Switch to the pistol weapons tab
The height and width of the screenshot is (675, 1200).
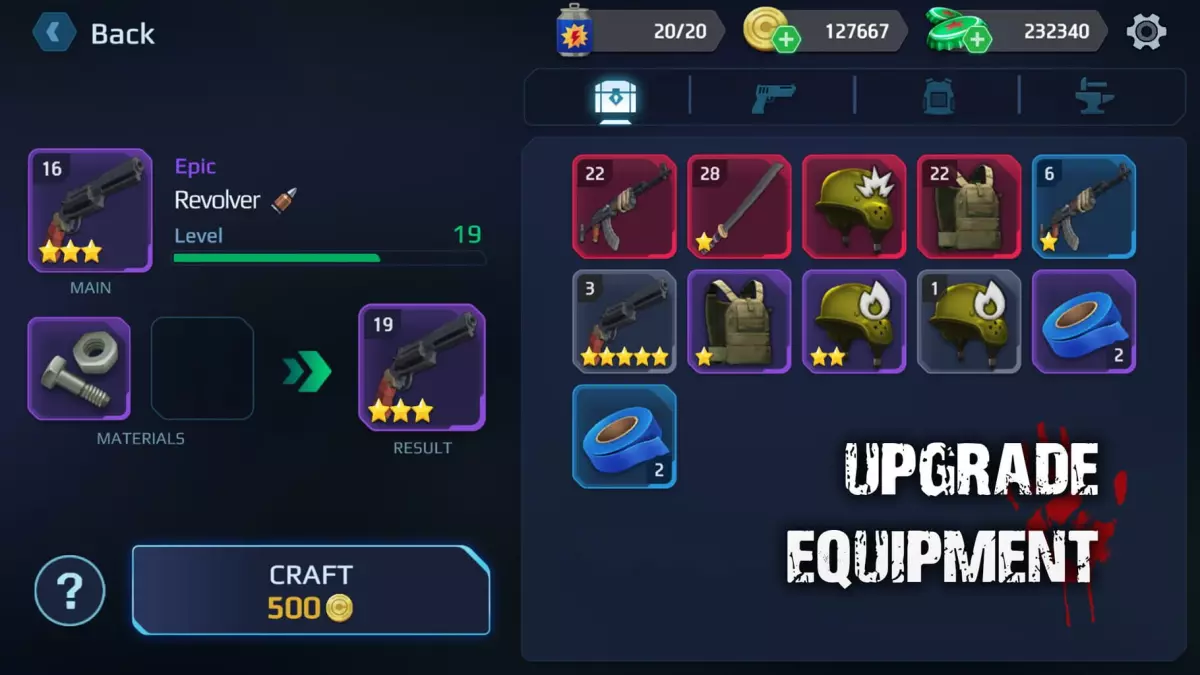pos(773,97)
